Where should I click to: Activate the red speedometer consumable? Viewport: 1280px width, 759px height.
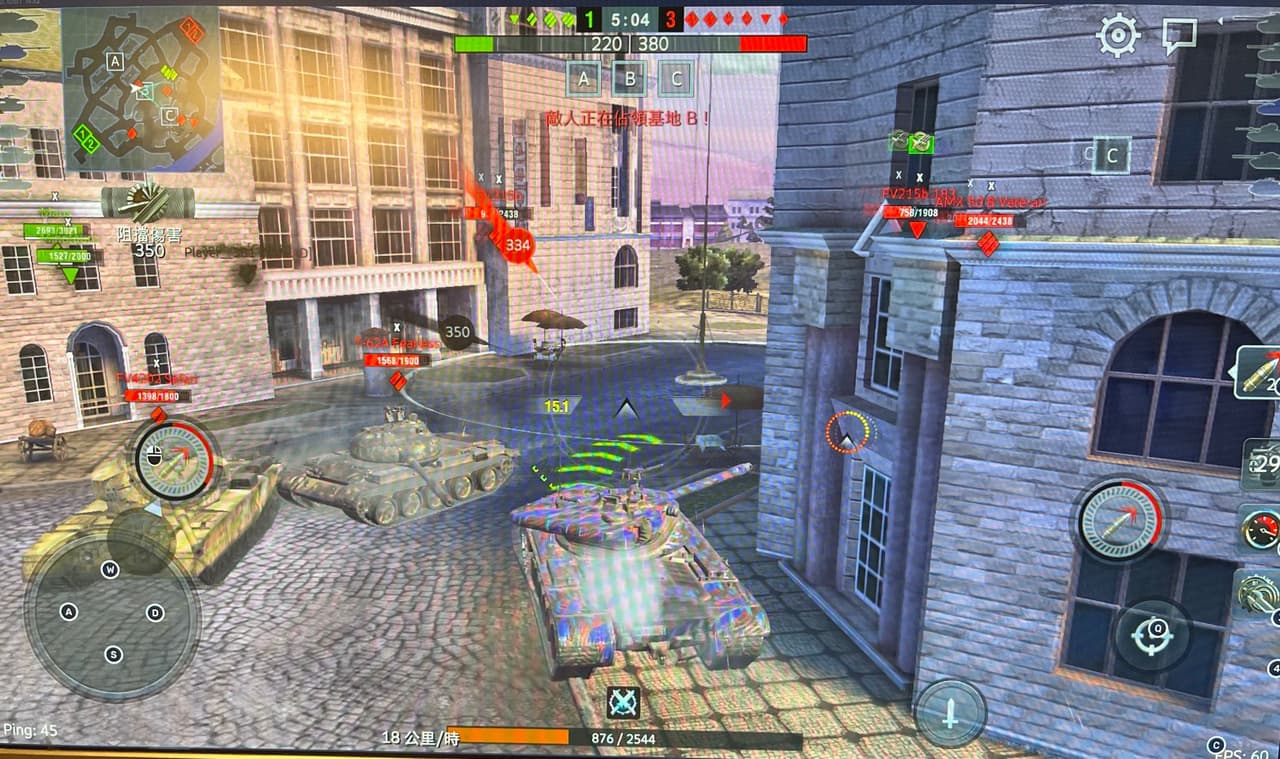[x=1261, y=528]
